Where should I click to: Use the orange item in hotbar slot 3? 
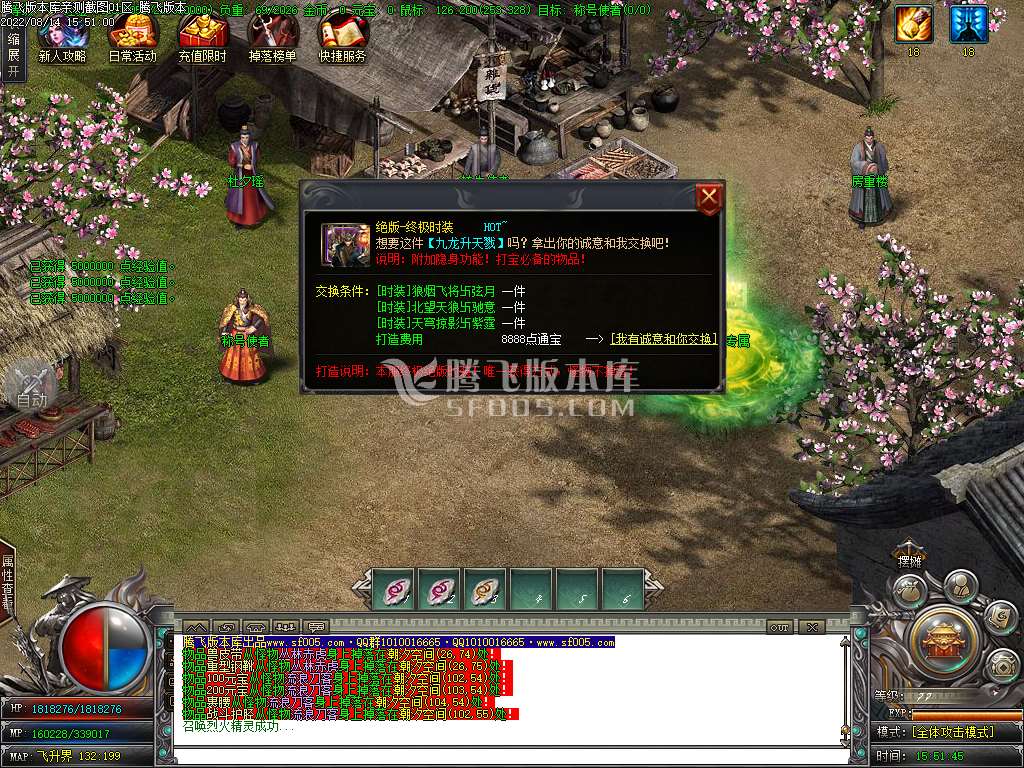tap(485, 590)
